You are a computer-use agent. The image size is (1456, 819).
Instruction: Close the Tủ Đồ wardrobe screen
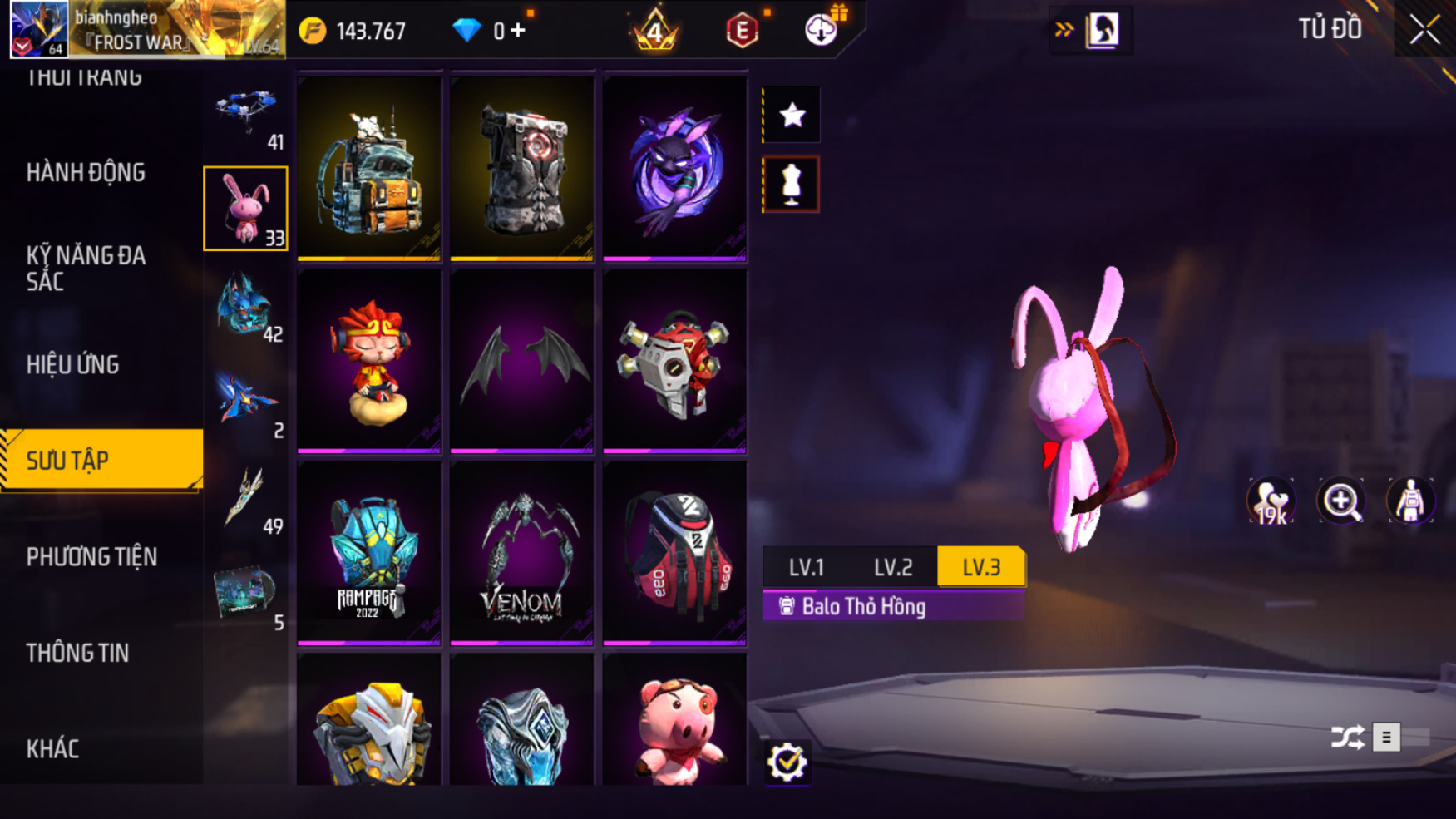(1424, 30)
